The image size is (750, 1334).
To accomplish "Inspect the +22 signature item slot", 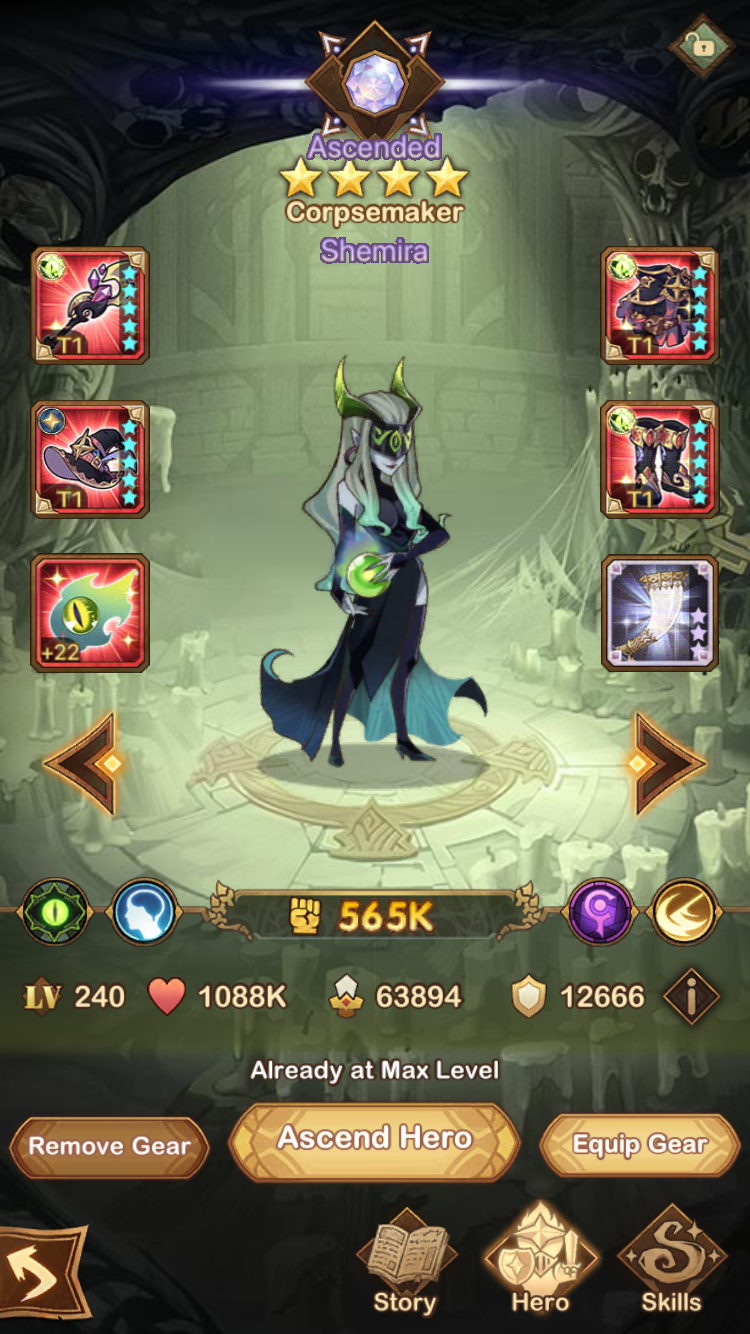I will pos(90,613).
